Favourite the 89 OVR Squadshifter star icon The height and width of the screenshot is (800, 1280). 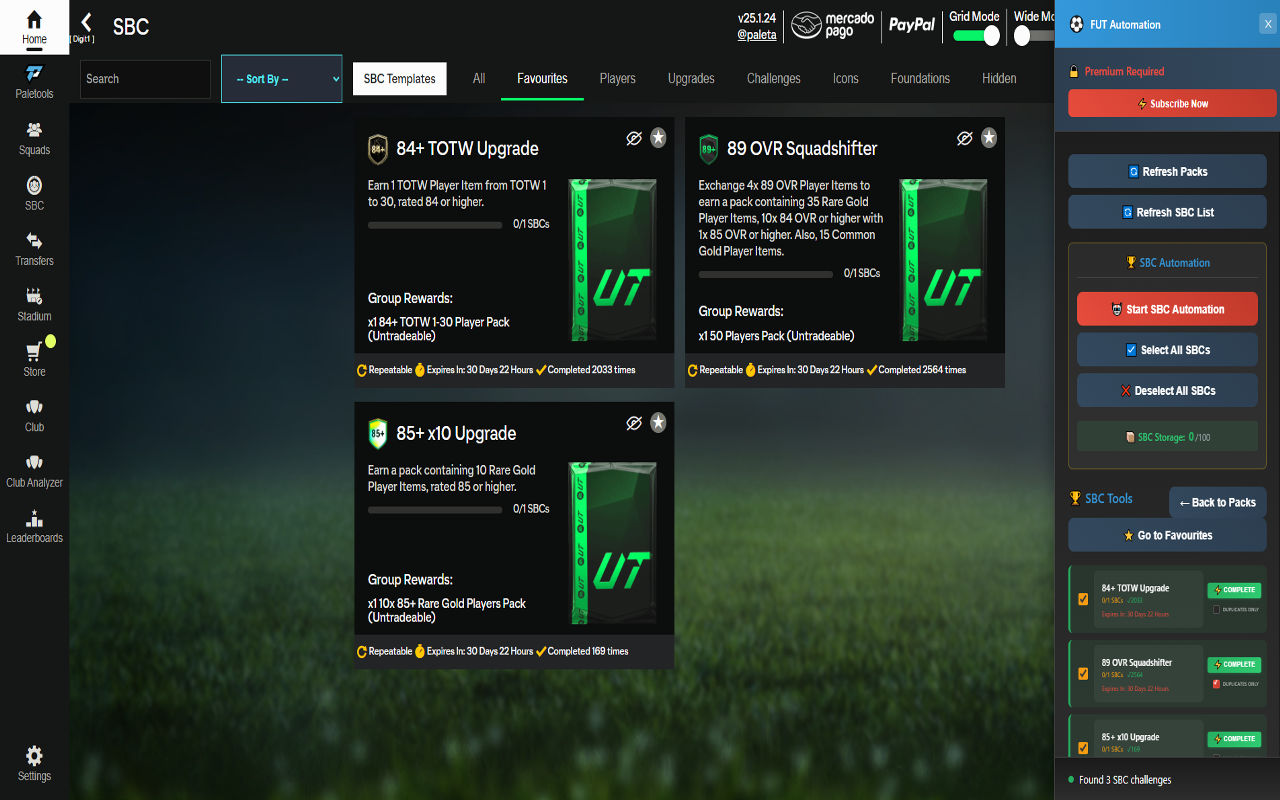989,137
